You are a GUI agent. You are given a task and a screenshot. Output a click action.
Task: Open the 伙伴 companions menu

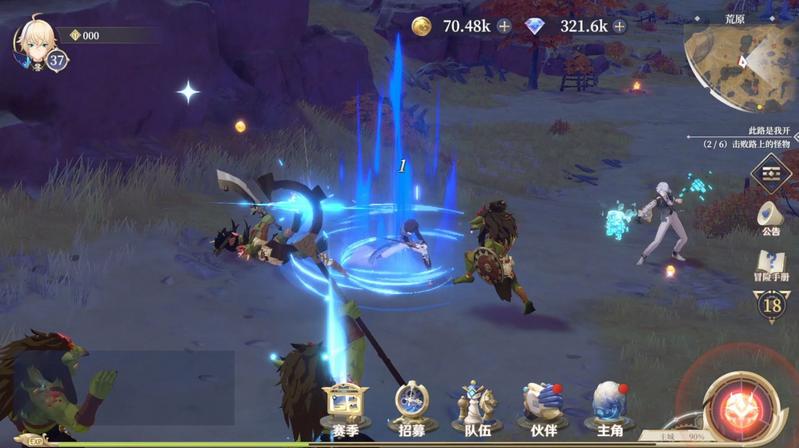tap(544, 407)
